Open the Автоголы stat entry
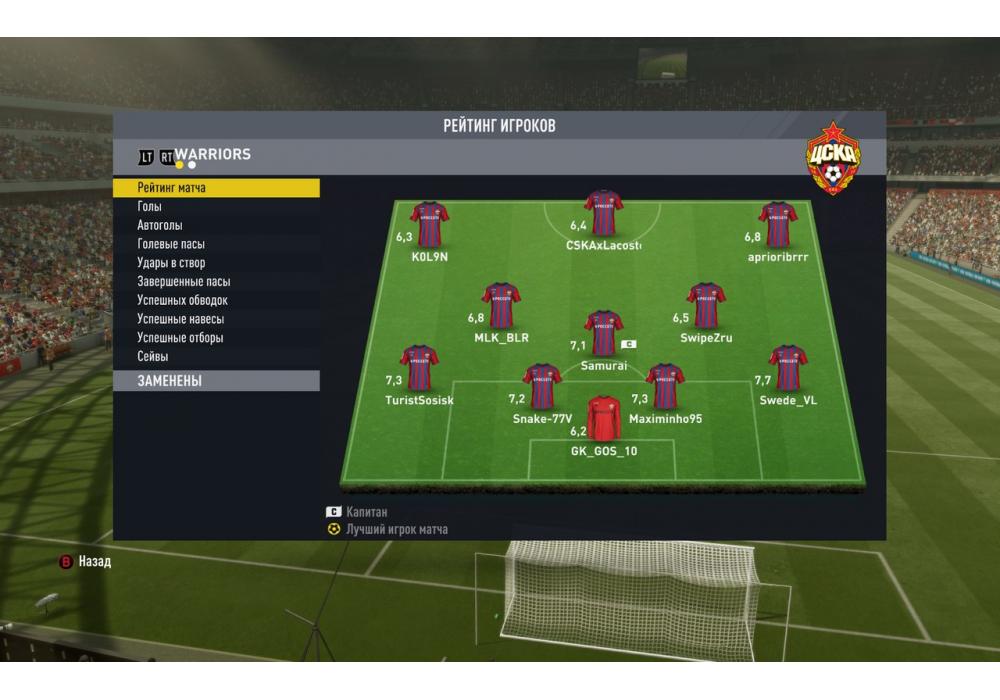This screenshot has width=1000, height=700. click(x=216, y=226)
